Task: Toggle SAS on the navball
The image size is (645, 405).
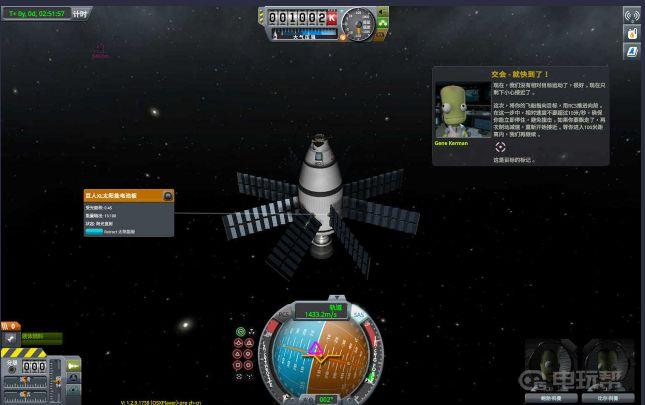Action: (x=358, y=315)
